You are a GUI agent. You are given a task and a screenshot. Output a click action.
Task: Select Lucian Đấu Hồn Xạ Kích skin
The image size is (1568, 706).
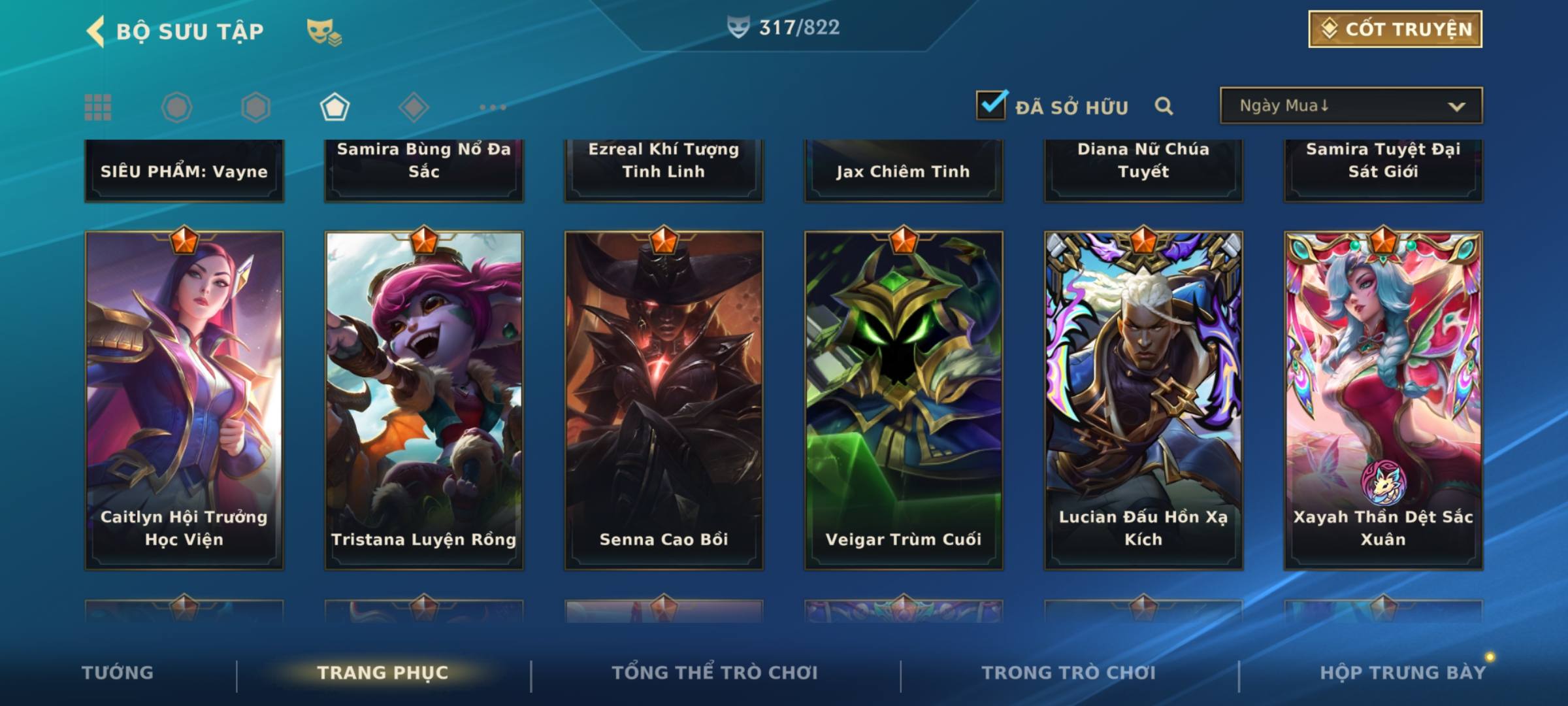coord(1143,400)
